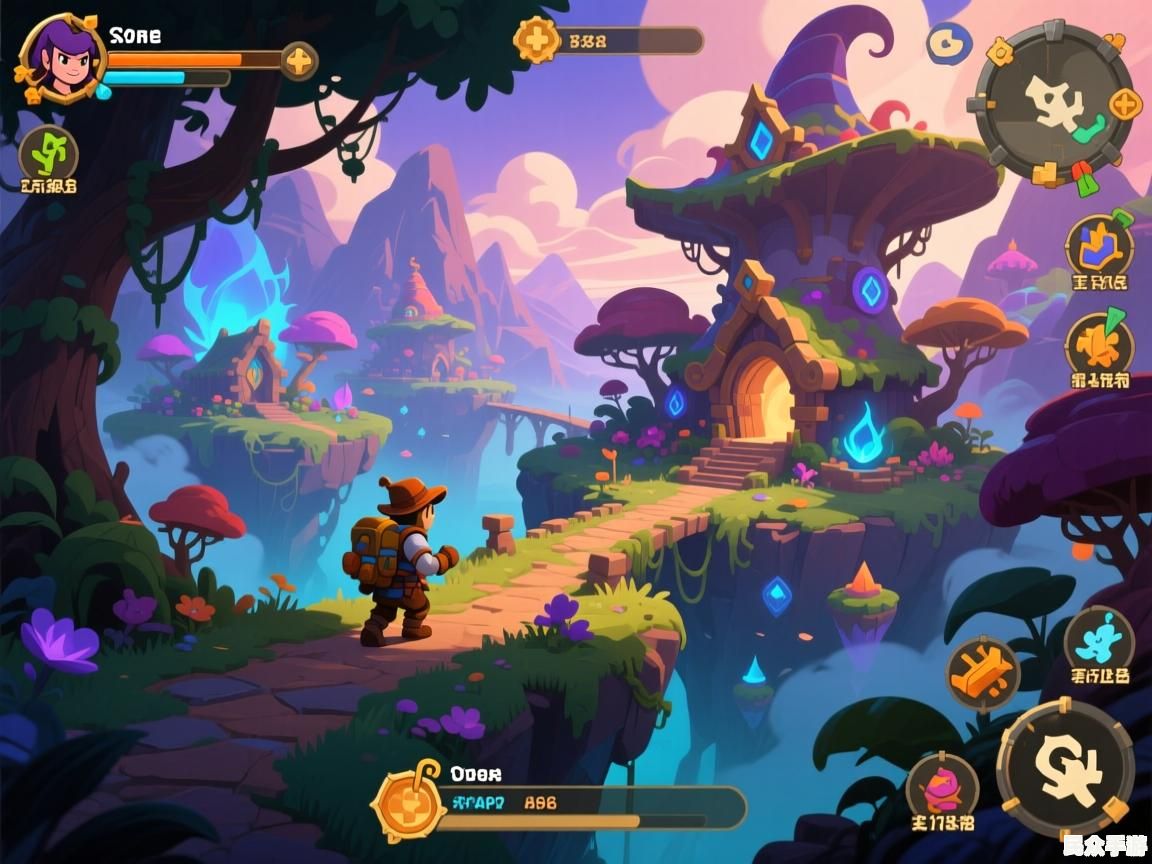Tap the gold plus coin on the top currency bar

point(537,41)
